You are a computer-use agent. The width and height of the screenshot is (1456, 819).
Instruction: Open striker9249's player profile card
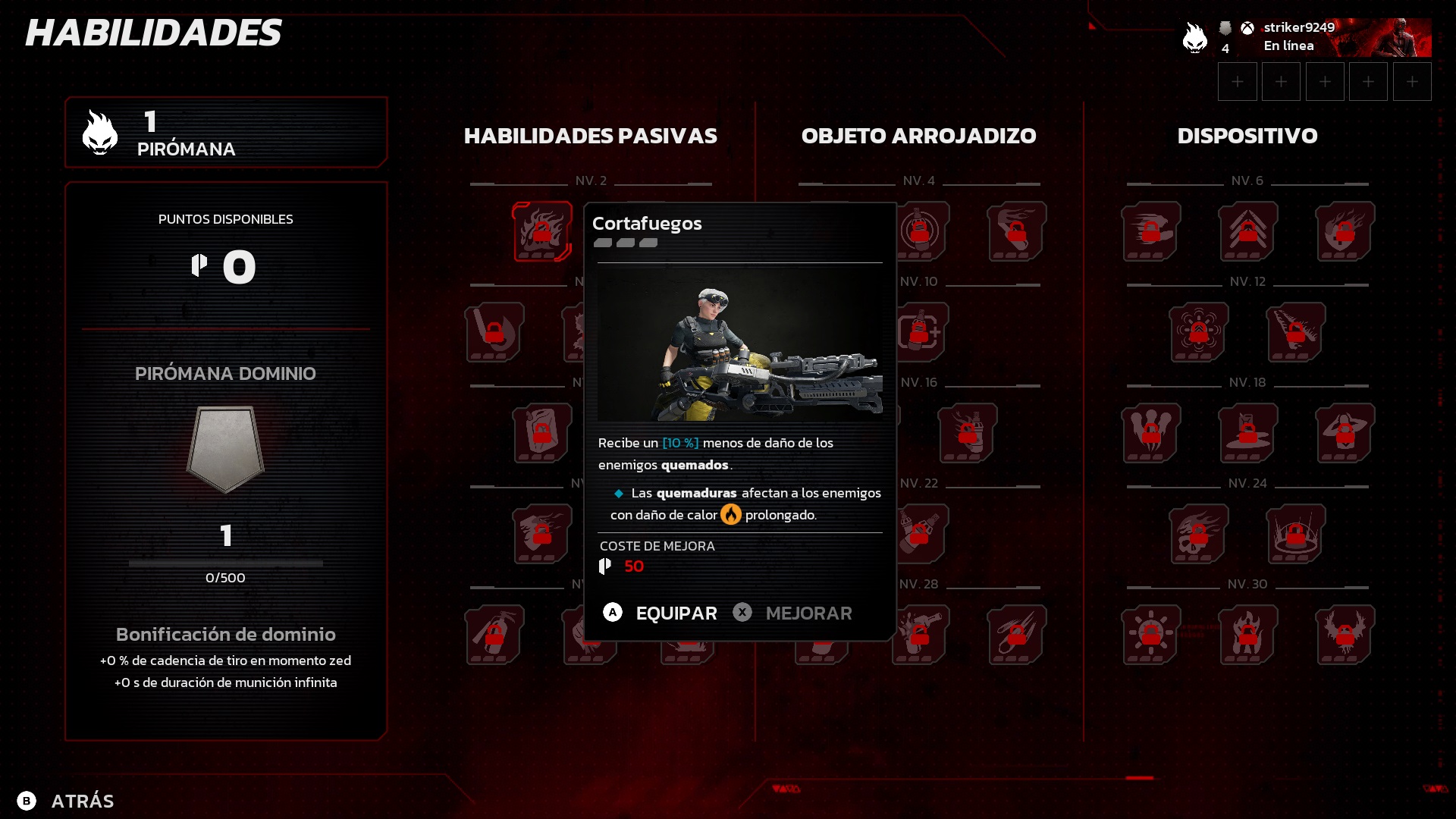1306,37
